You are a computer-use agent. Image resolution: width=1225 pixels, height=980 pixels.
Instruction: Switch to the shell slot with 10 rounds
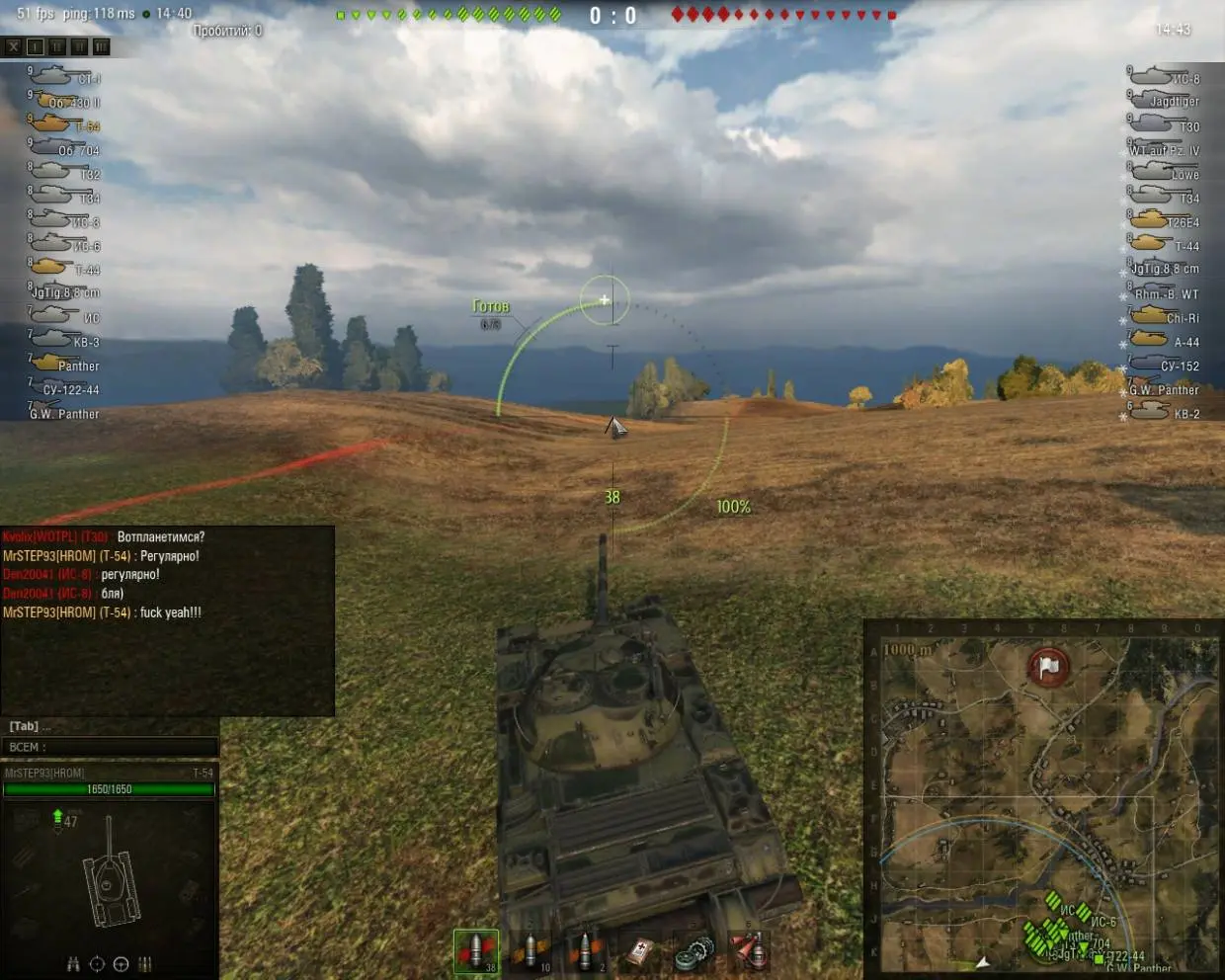point(531,951)
